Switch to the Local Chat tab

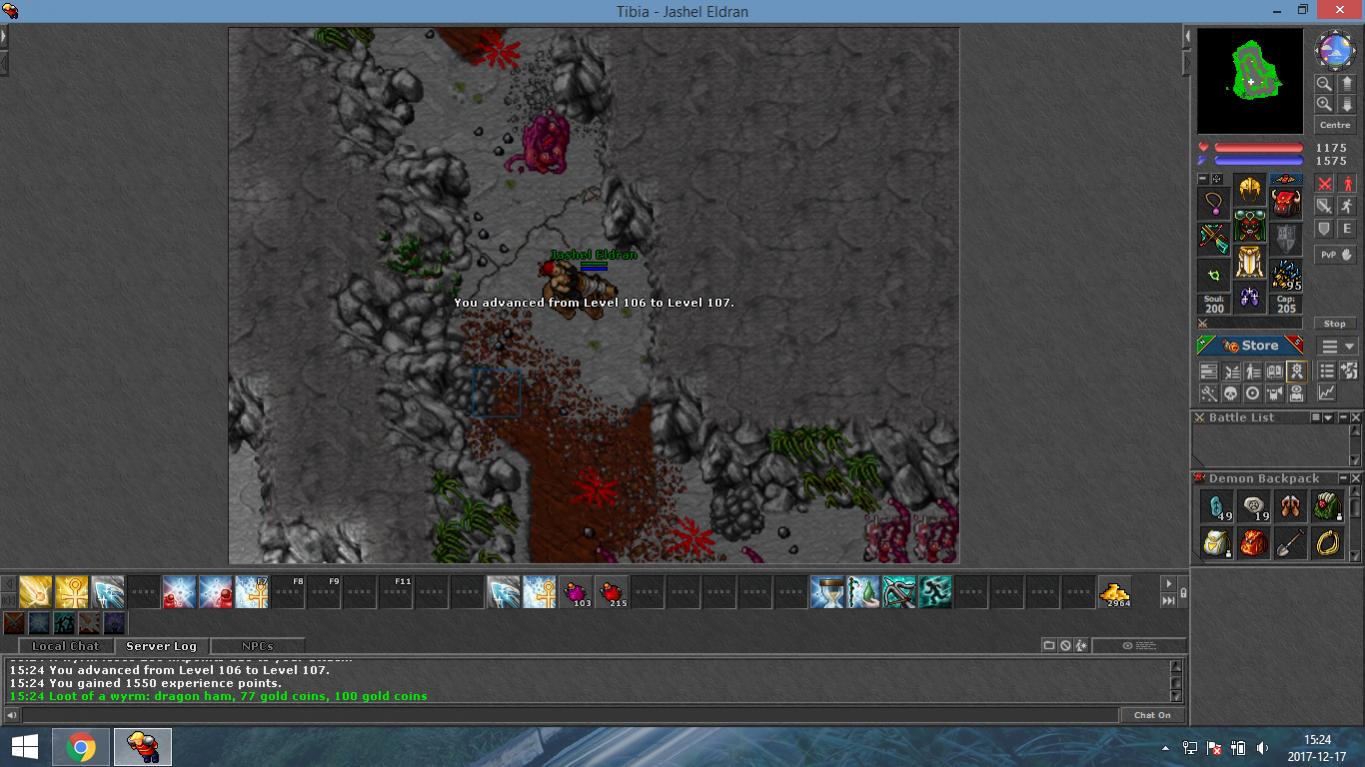[x=65, y=646]
